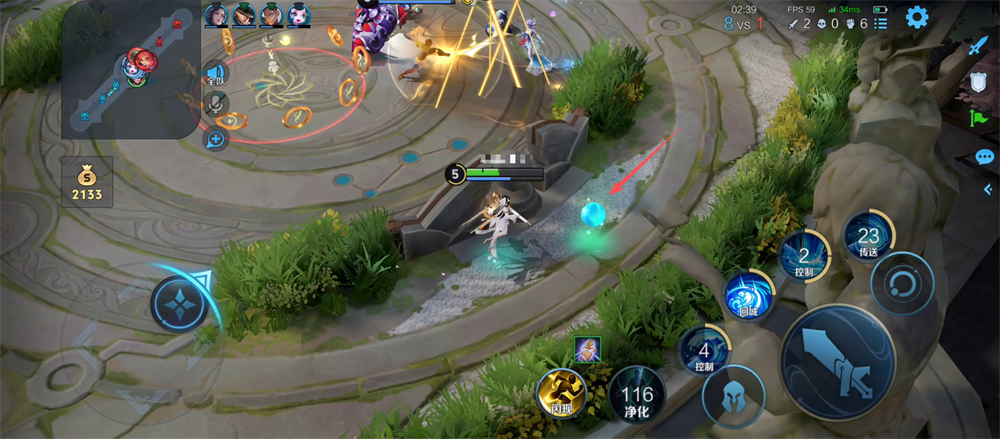Send the green flag gather signal
1000x439 pixels.
pyautogui.click(x=979, y=119)
